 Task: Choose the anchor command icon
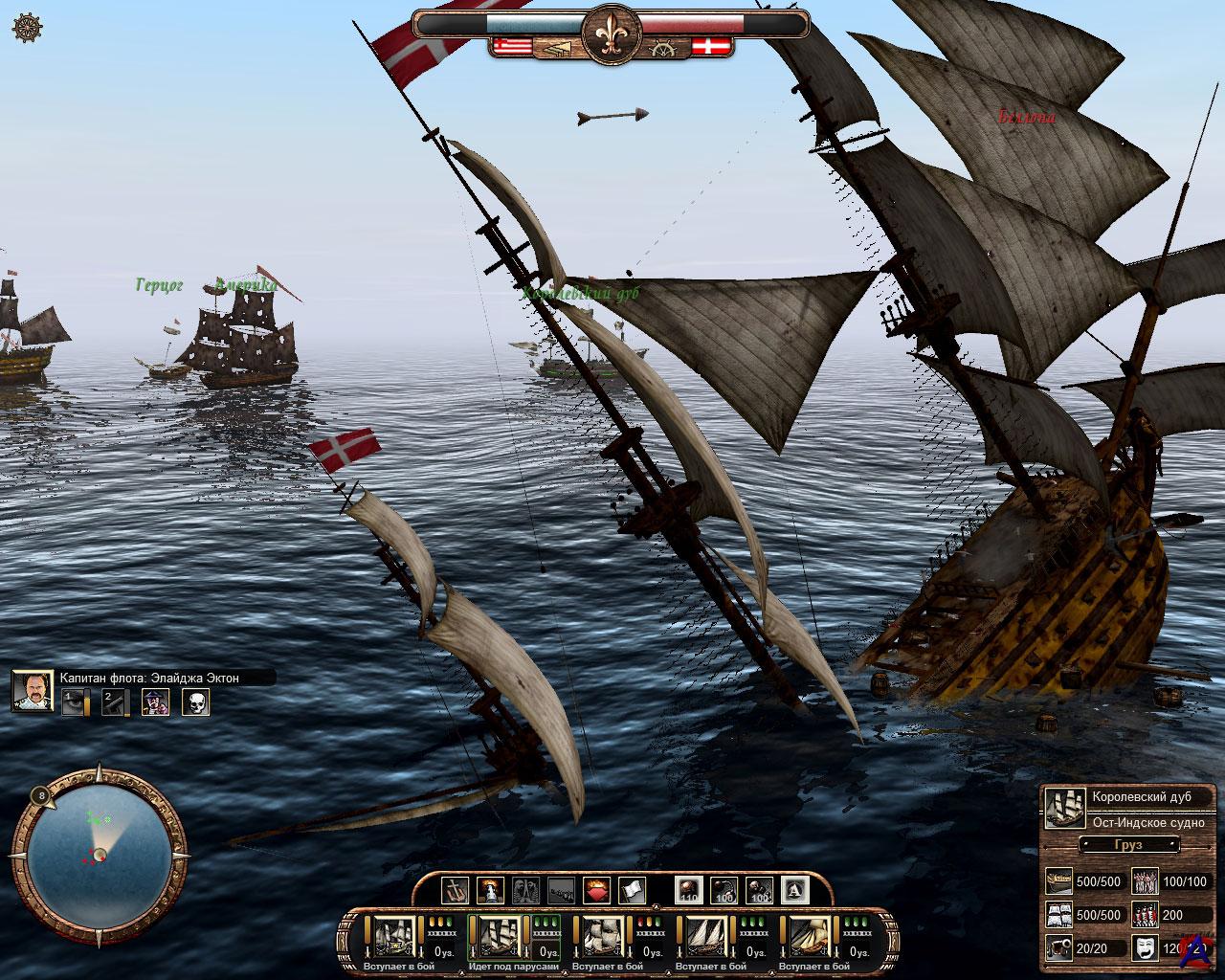[x=457, y=891]
